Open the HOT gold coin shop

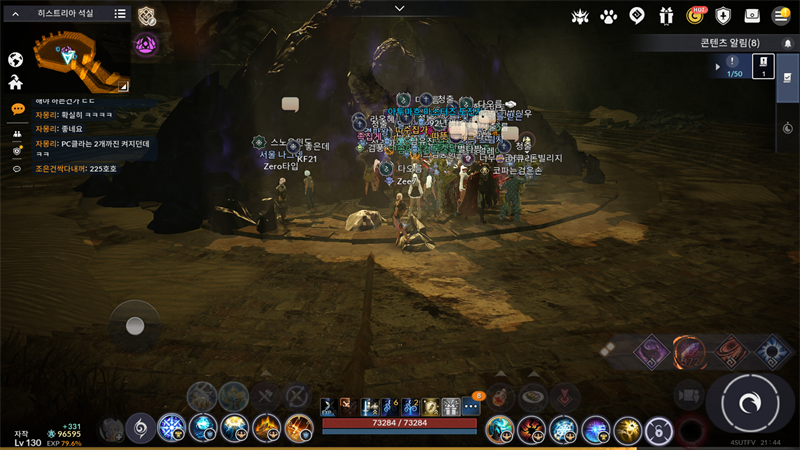(696, 16)
